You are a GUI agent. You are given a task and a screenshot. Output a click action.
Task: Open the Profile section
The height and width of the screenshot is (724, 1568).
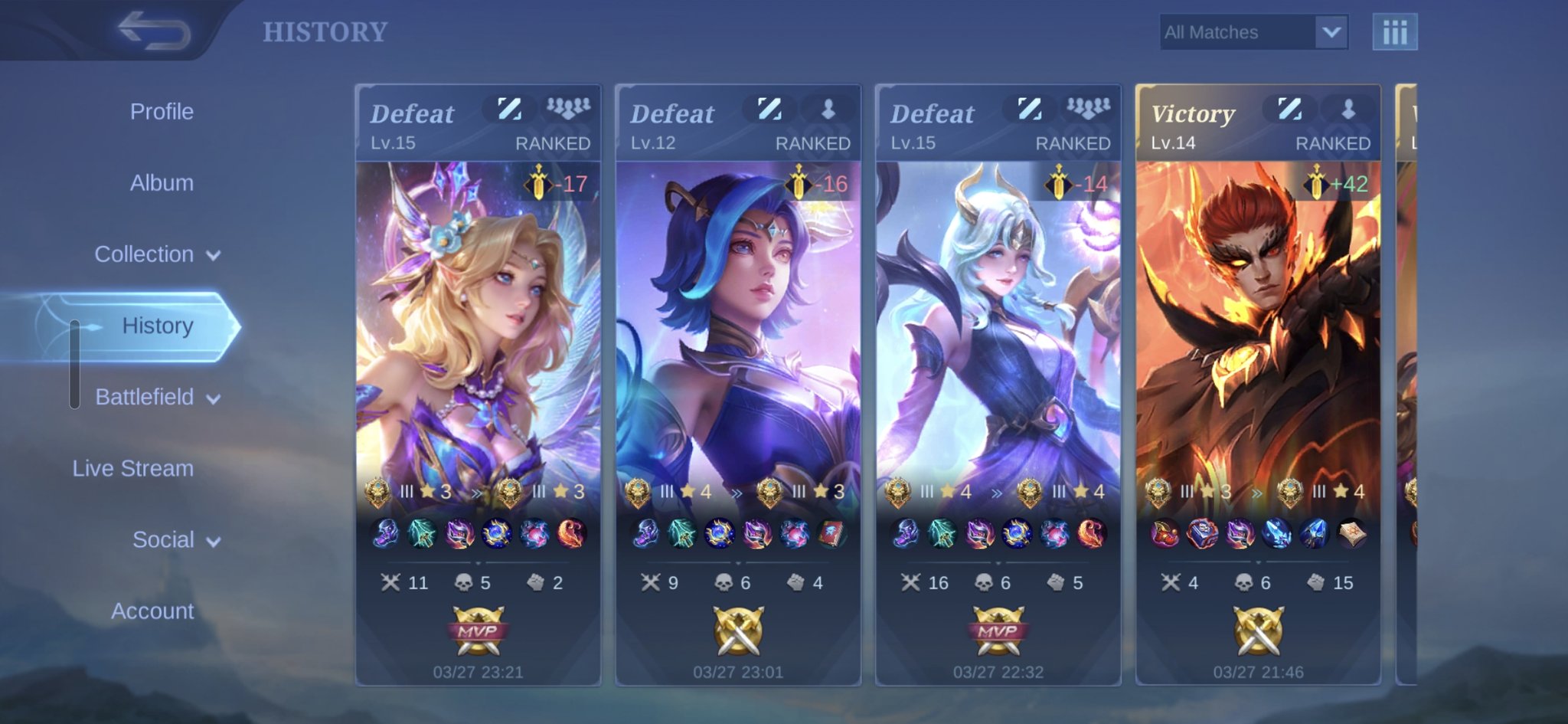(x=162, y=112)
